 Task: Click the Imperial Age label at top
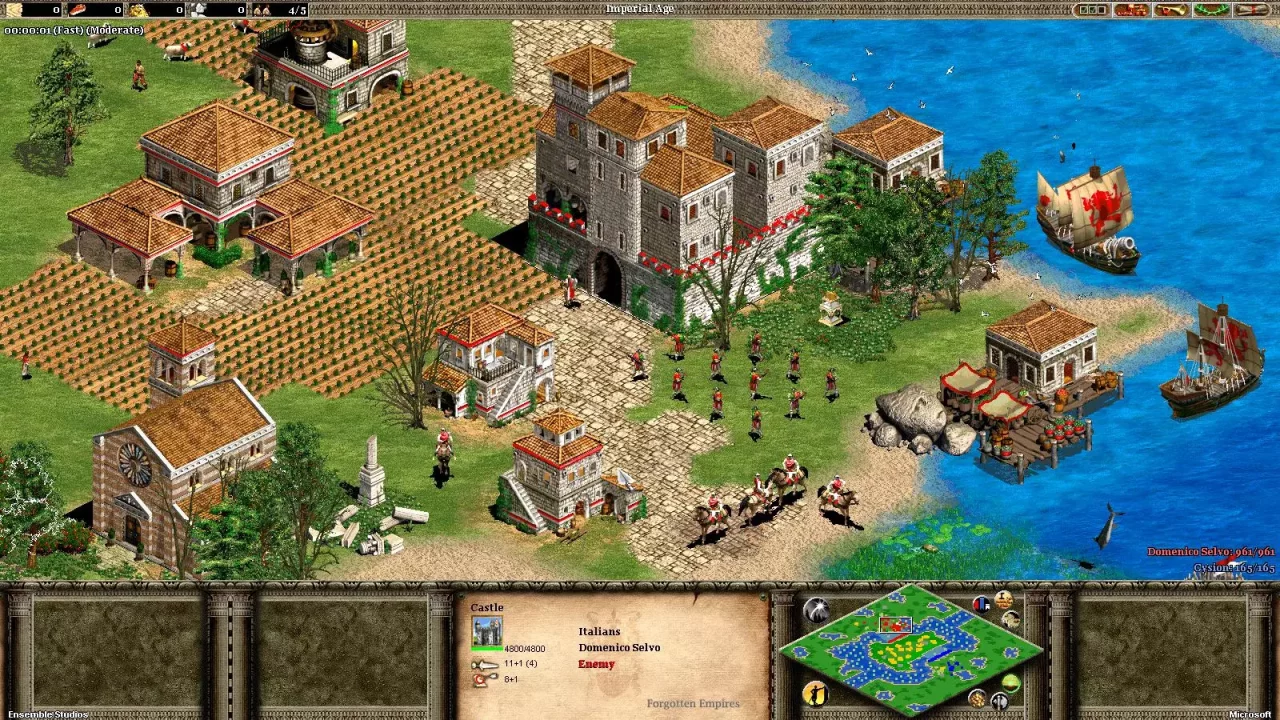[x=640, y=6]
